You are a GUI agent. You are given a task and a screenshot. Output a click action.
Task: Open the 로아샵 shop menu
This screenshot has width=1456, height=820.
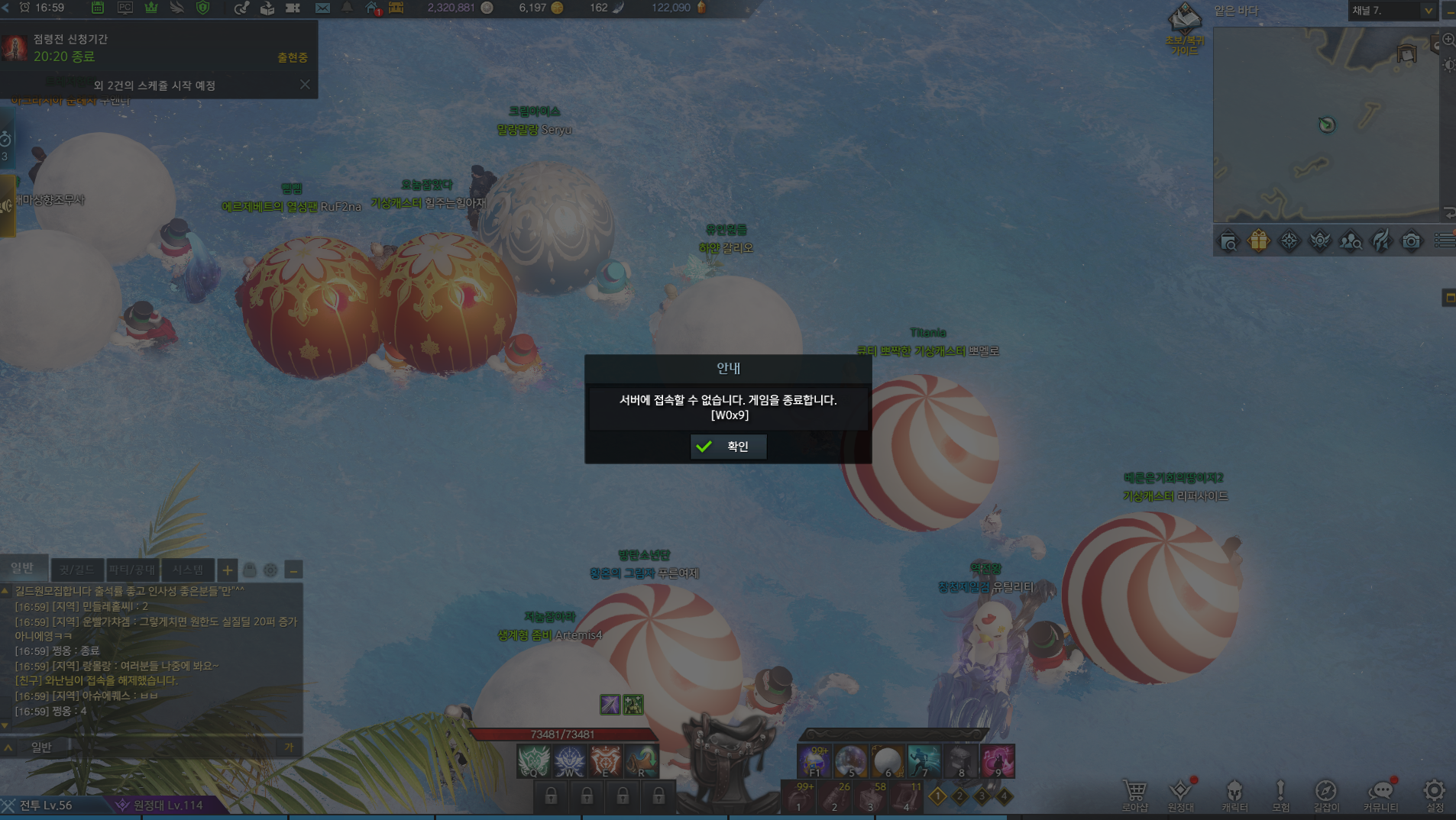point(1134,795)
